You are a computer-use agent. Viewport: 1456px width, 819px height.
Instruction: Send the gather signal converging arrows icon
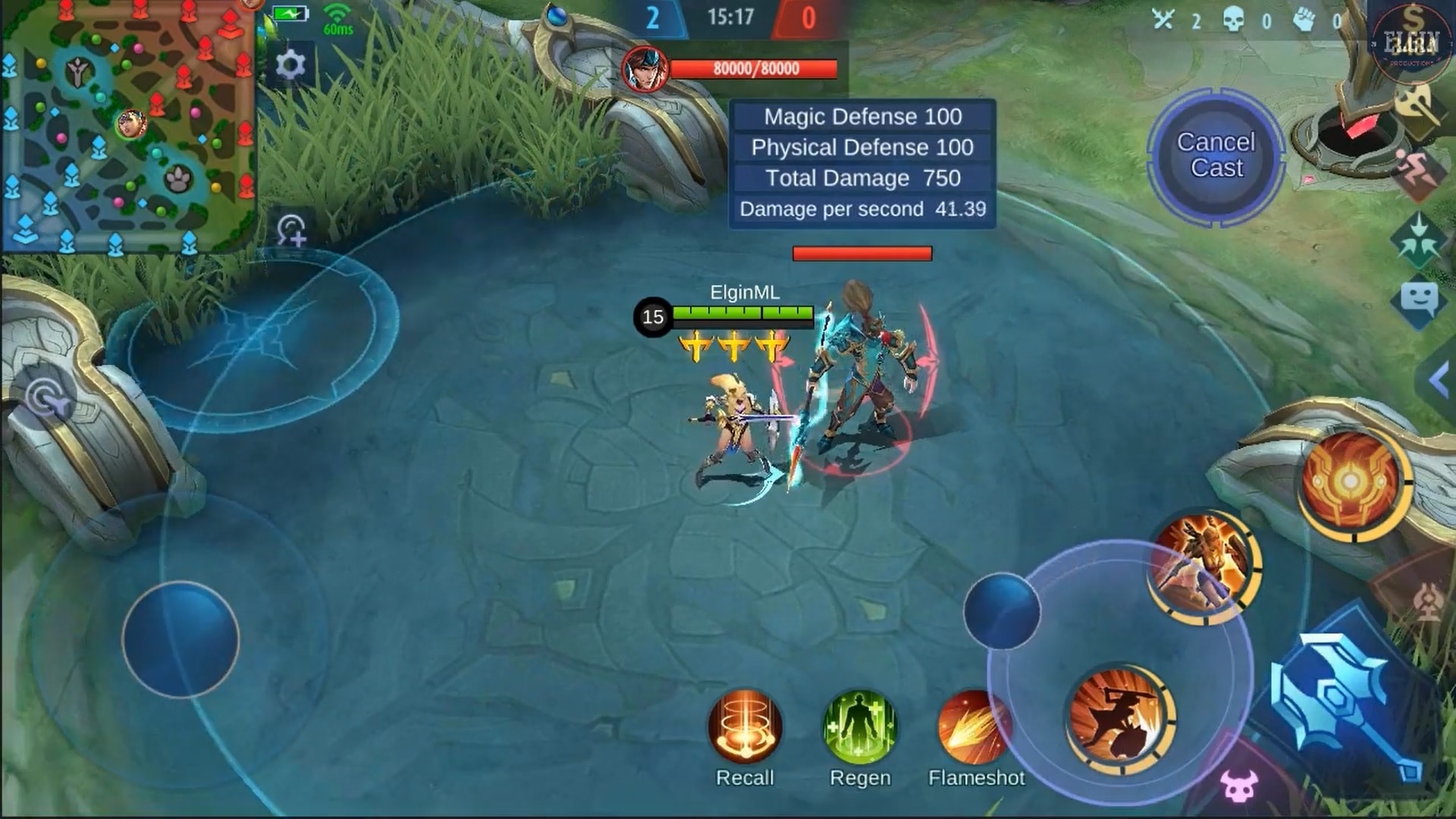[1420, 235]
